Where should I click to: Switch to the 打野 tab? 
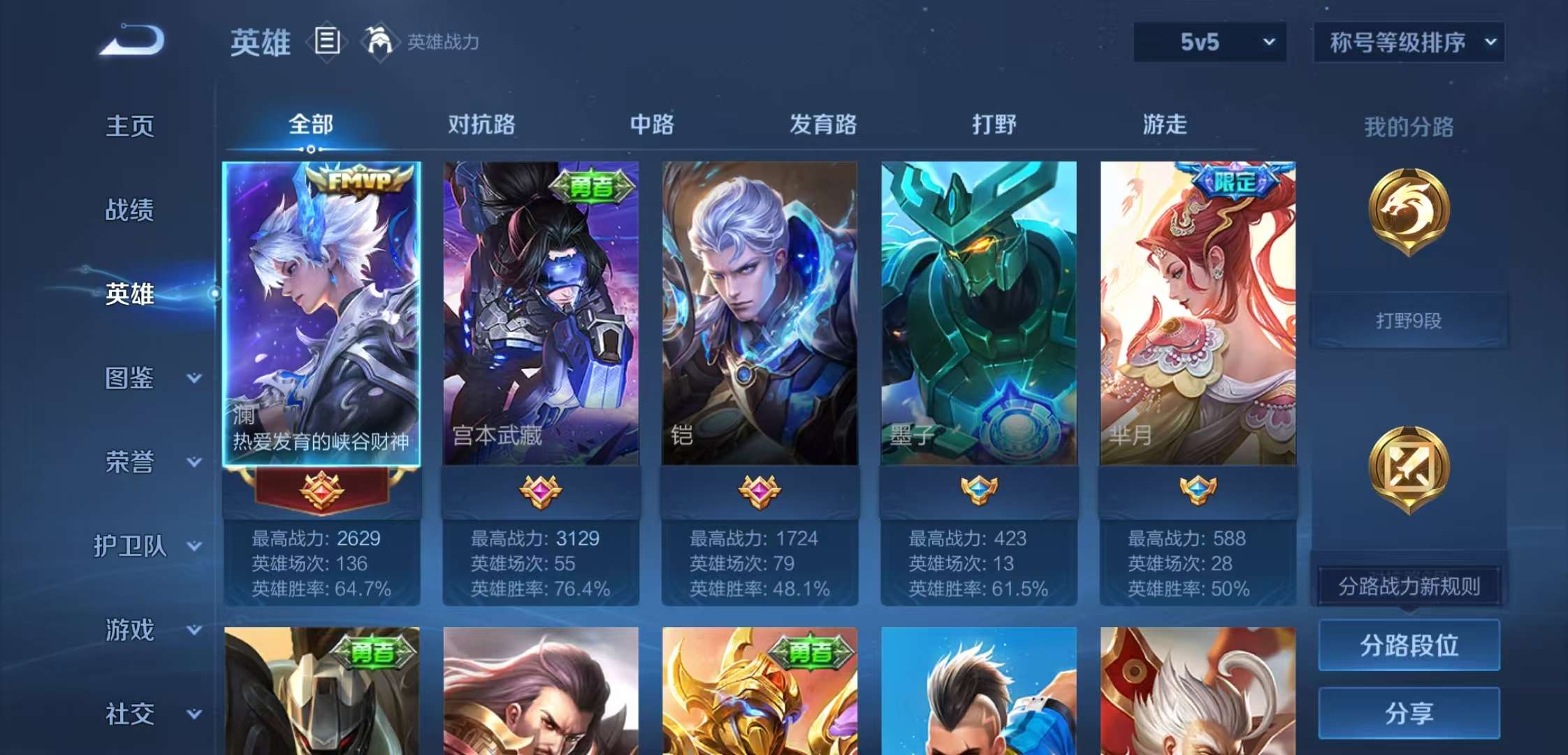[995, 124]
